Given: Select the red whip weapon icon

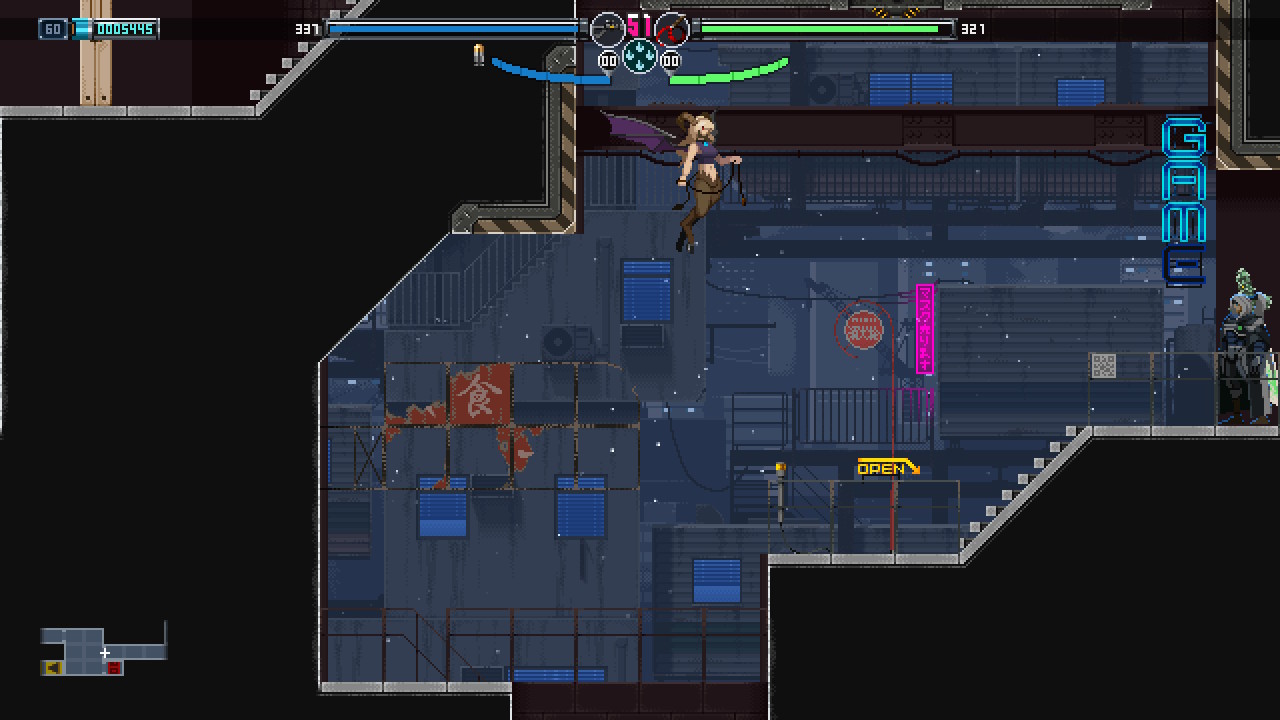Looking at the screenshot, I should click(672, 29).
